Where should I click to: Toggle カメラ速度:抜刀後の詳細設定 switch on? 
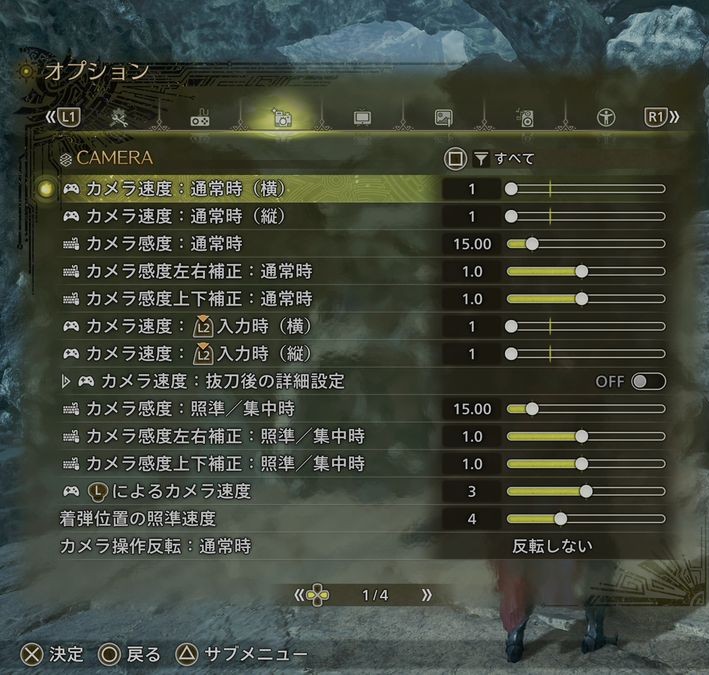pyautogui.click(x=647, y=381)
